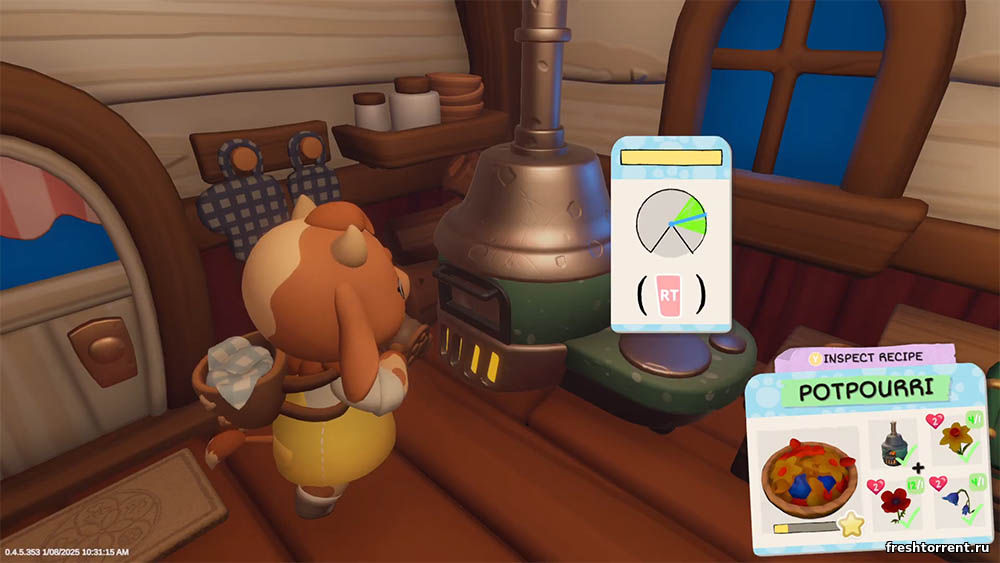Screen dimensions: 1000x563
Task: Click the crafting timing dial
Action: tap(670, 221)
